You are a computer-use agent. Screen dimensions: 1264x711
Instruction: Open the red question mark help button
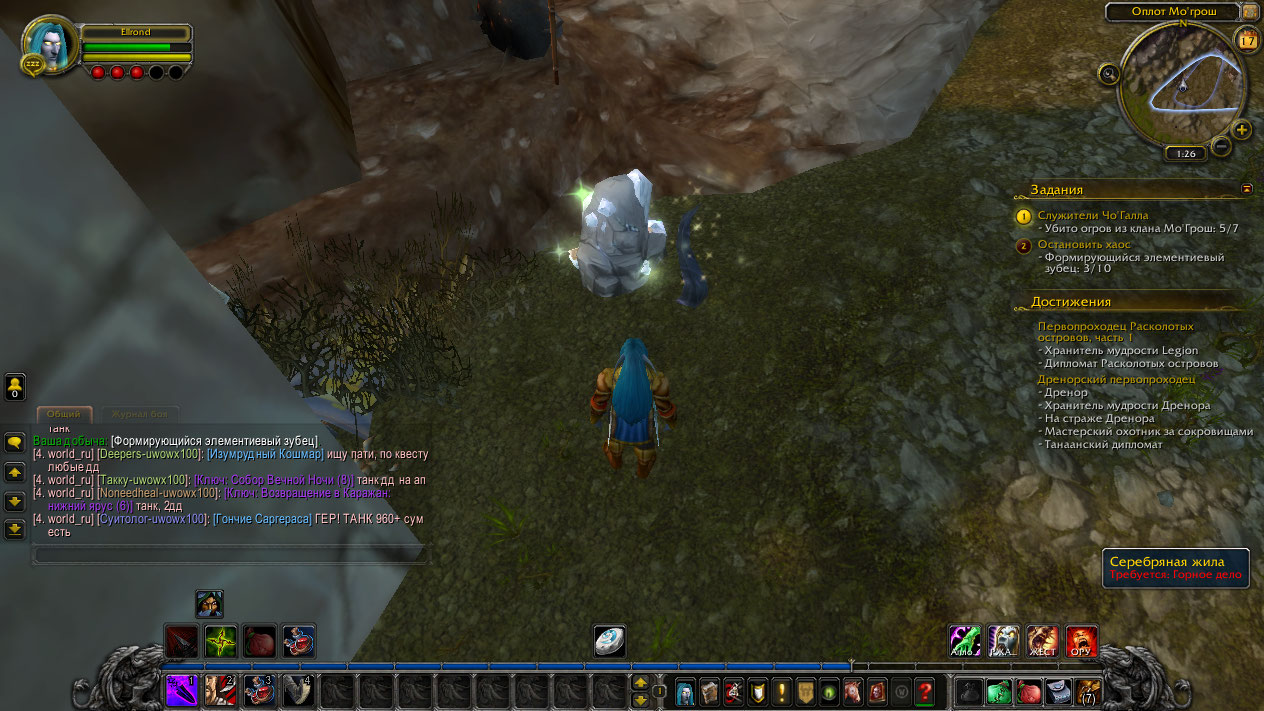pyautogui.click(x=924, y=690)
